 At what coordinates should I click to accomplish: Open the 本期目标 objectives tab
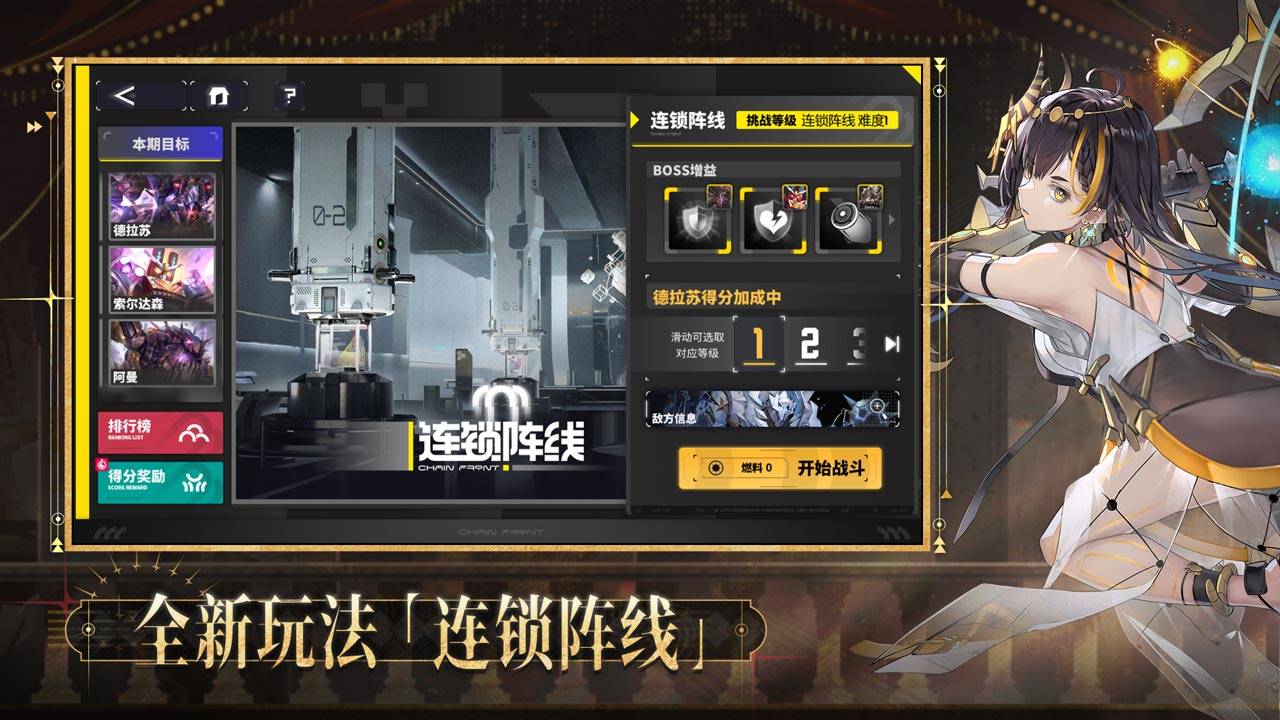point(158,142)
